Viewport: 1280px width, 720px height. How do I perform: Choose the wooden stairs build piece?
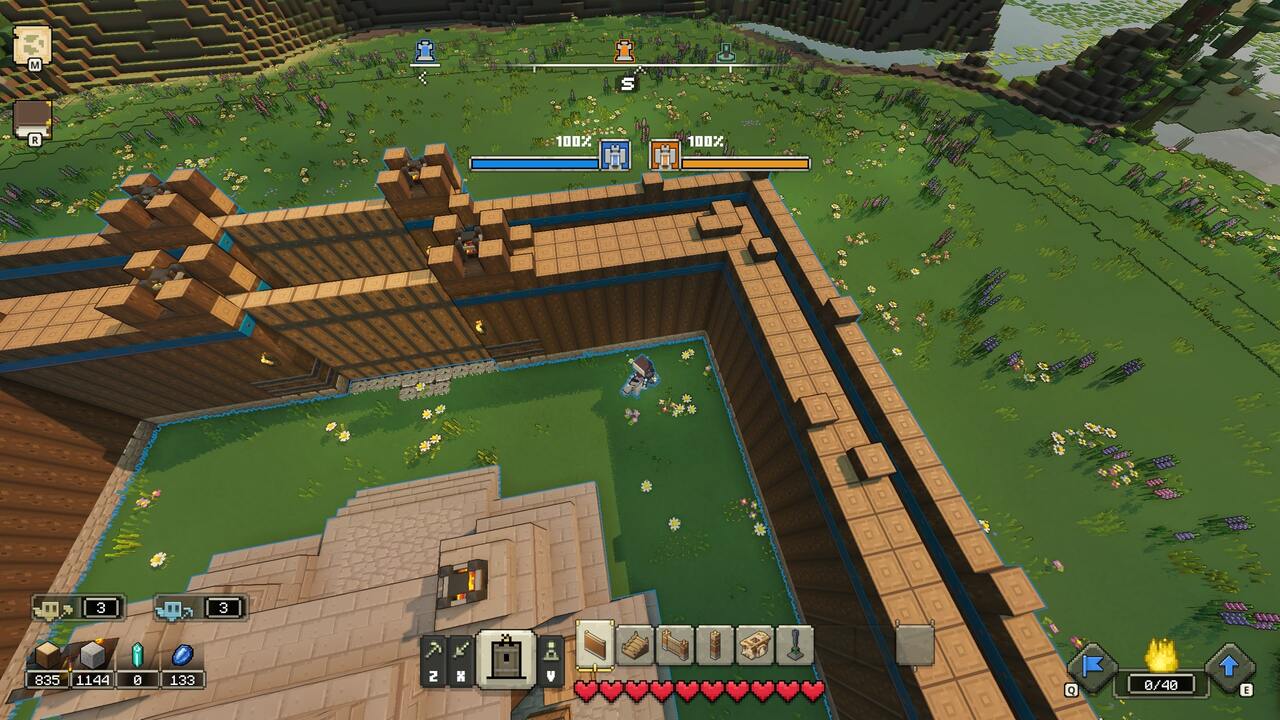636,648
